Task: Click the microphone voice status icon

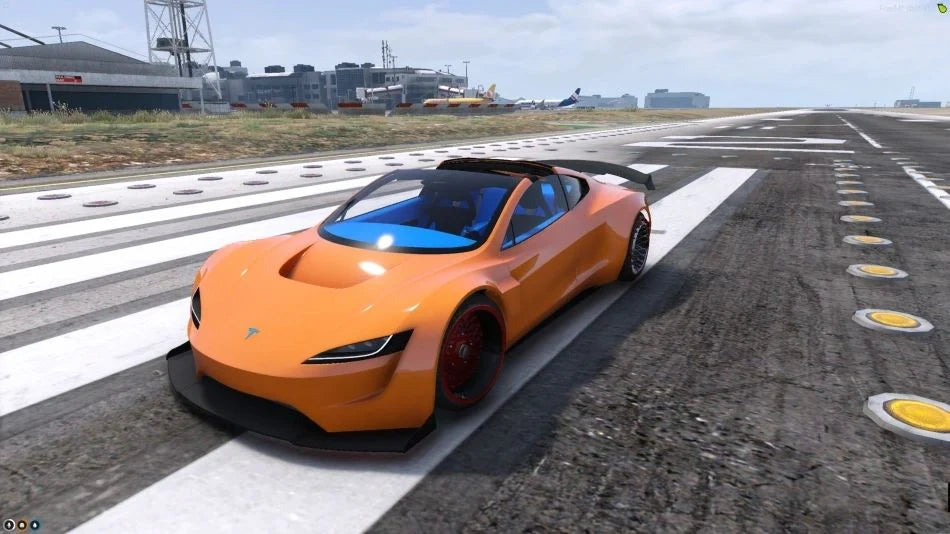Action: [8, 524]
